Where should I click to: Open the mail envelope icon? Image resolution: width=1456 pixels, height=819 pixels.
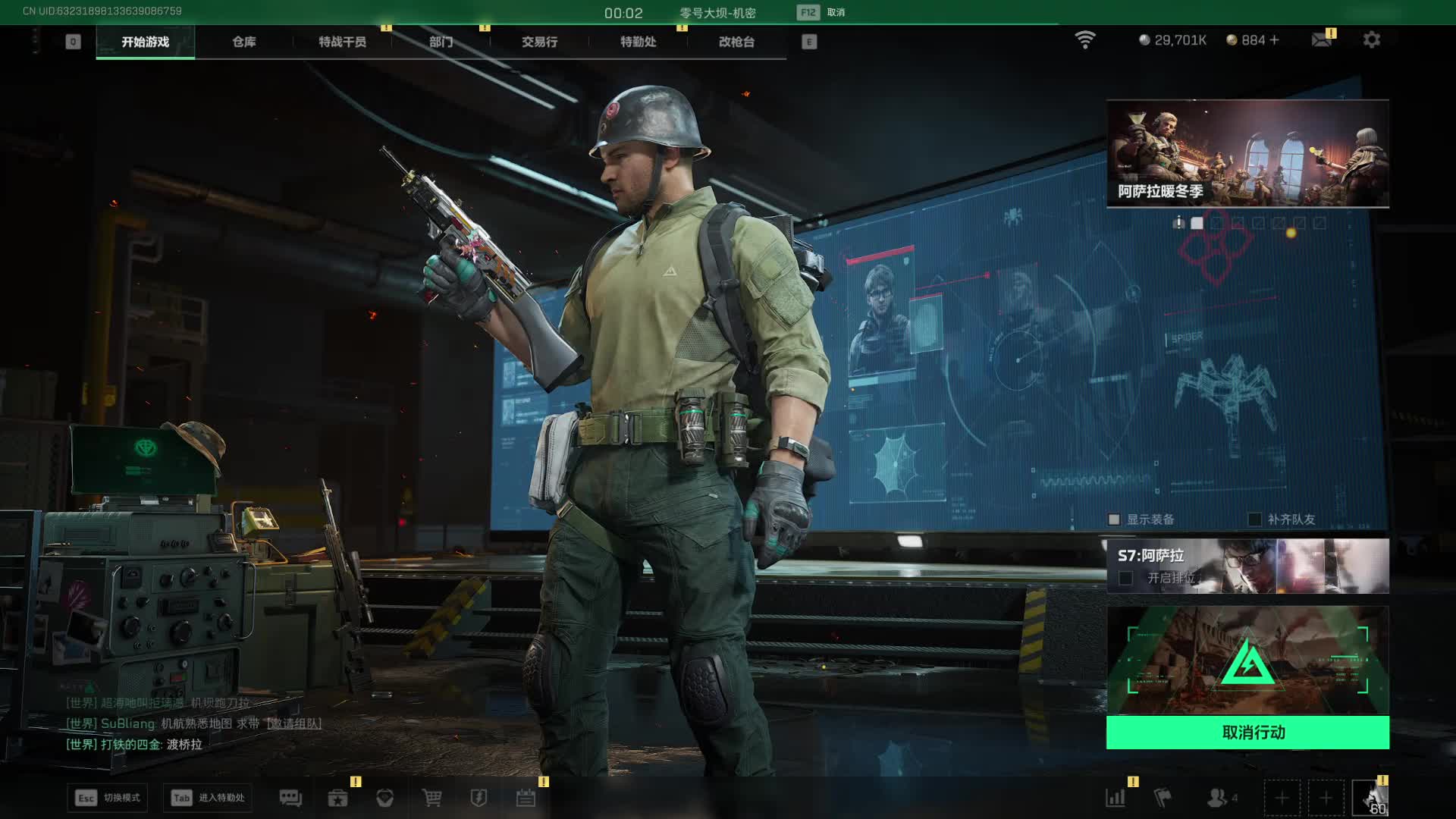(1322, 39)
